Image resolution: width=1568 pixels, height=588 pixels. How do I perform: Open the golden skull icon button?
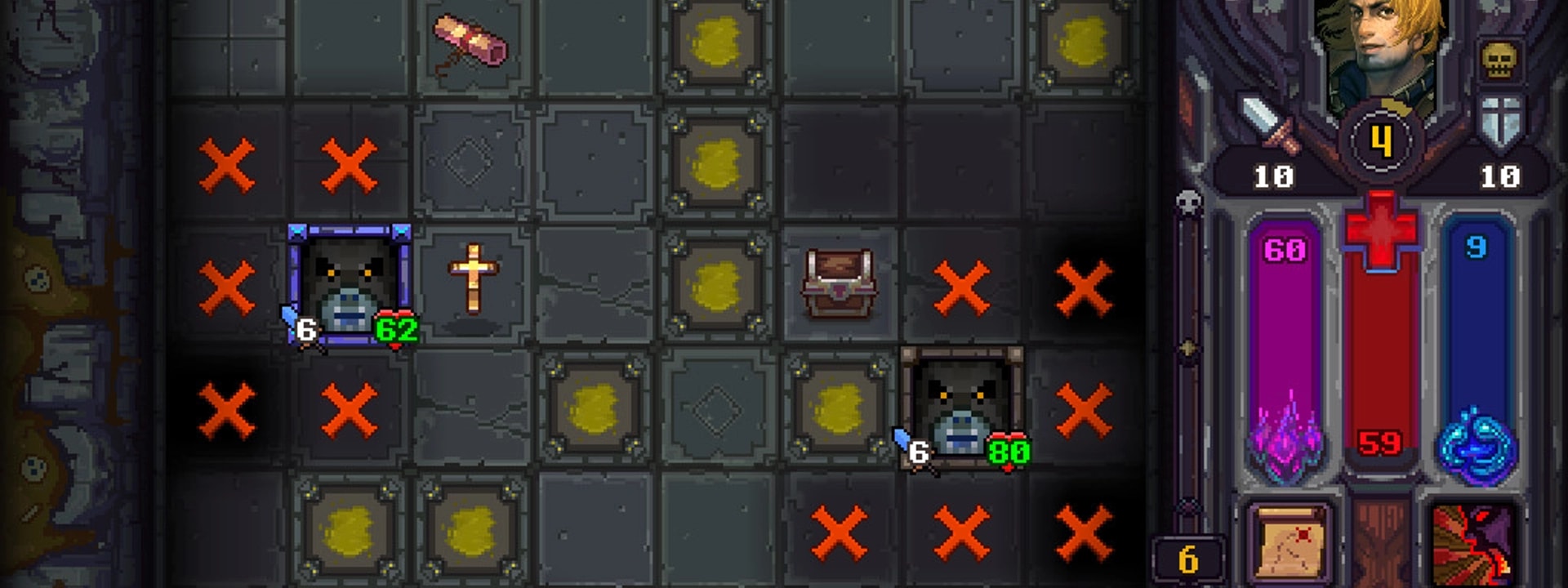(1499, 60)
